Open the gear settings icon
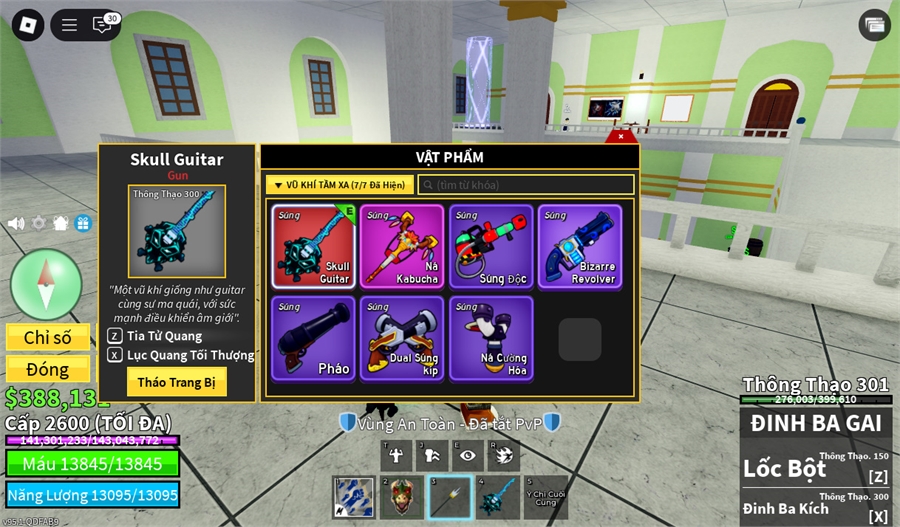The image size is (900, 527). click(x=39, y=223)
